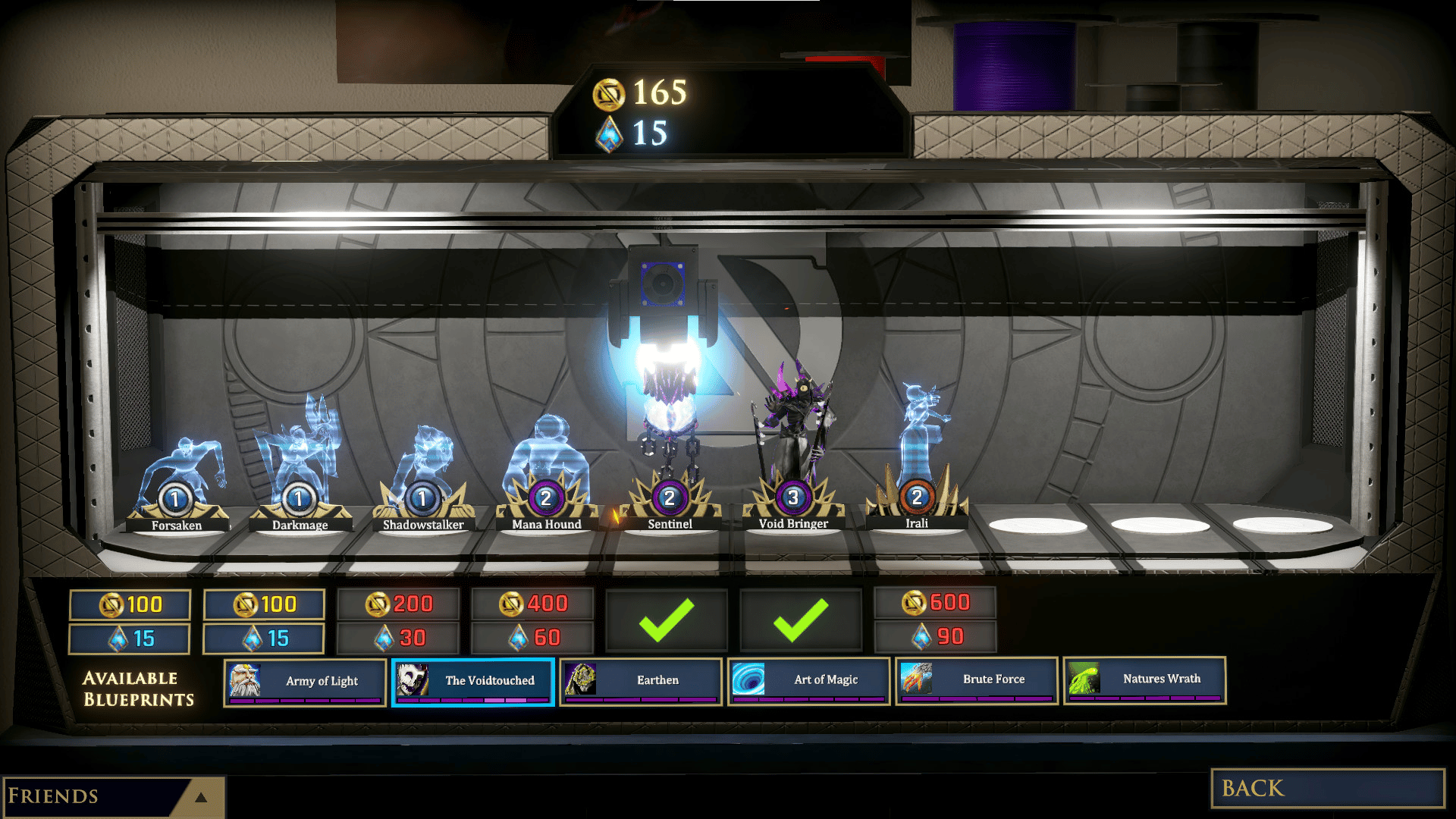Select the Brute Force blueprint
Screen dimensions: 1456x819
(977, 679)
